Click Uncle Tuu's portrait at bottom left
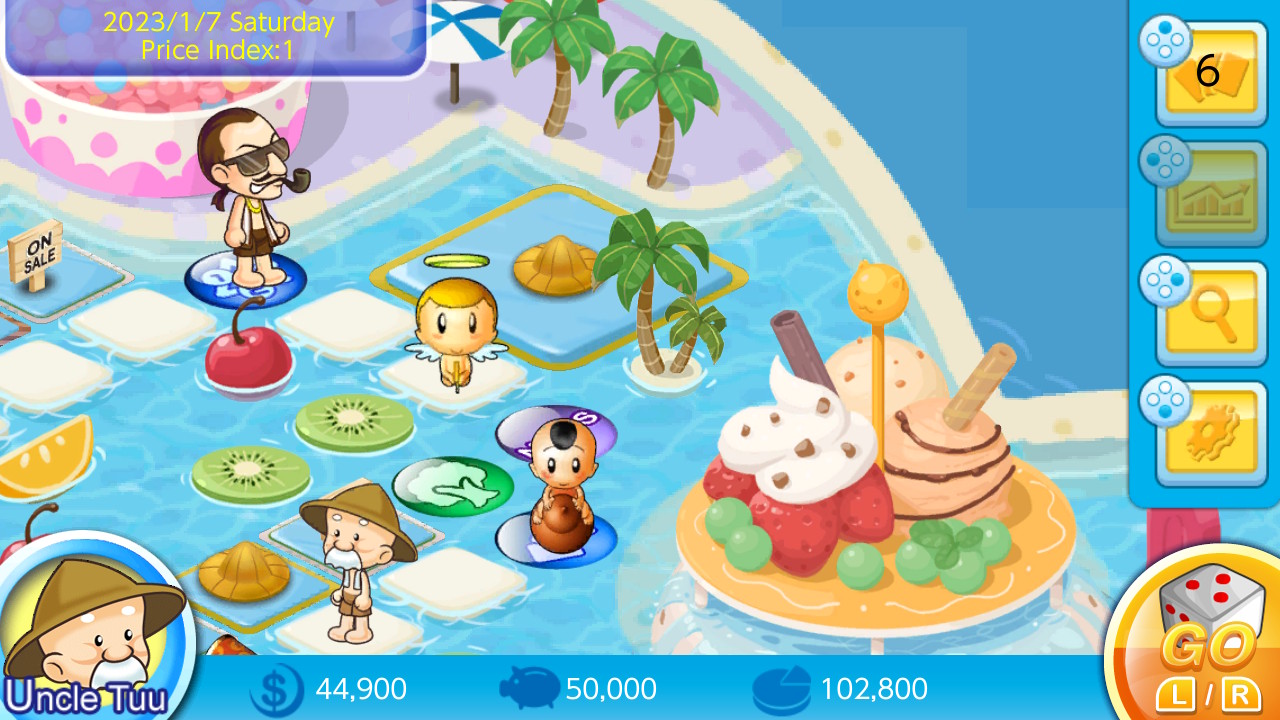This screenshot has width=1280, height=720. (95, 625)
